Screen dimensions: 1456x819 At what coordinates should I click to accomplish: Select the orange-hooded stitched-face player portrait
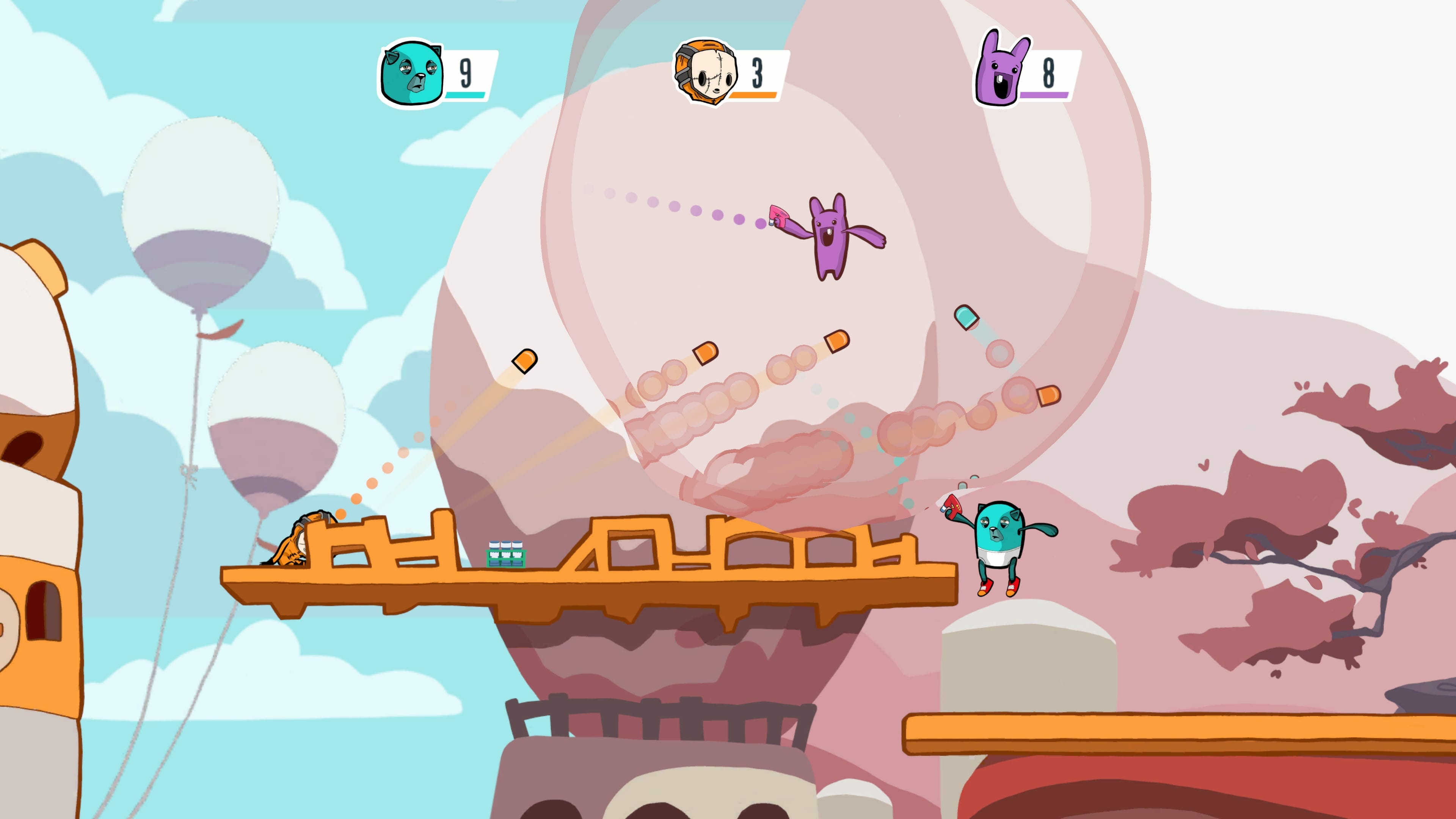706,72
